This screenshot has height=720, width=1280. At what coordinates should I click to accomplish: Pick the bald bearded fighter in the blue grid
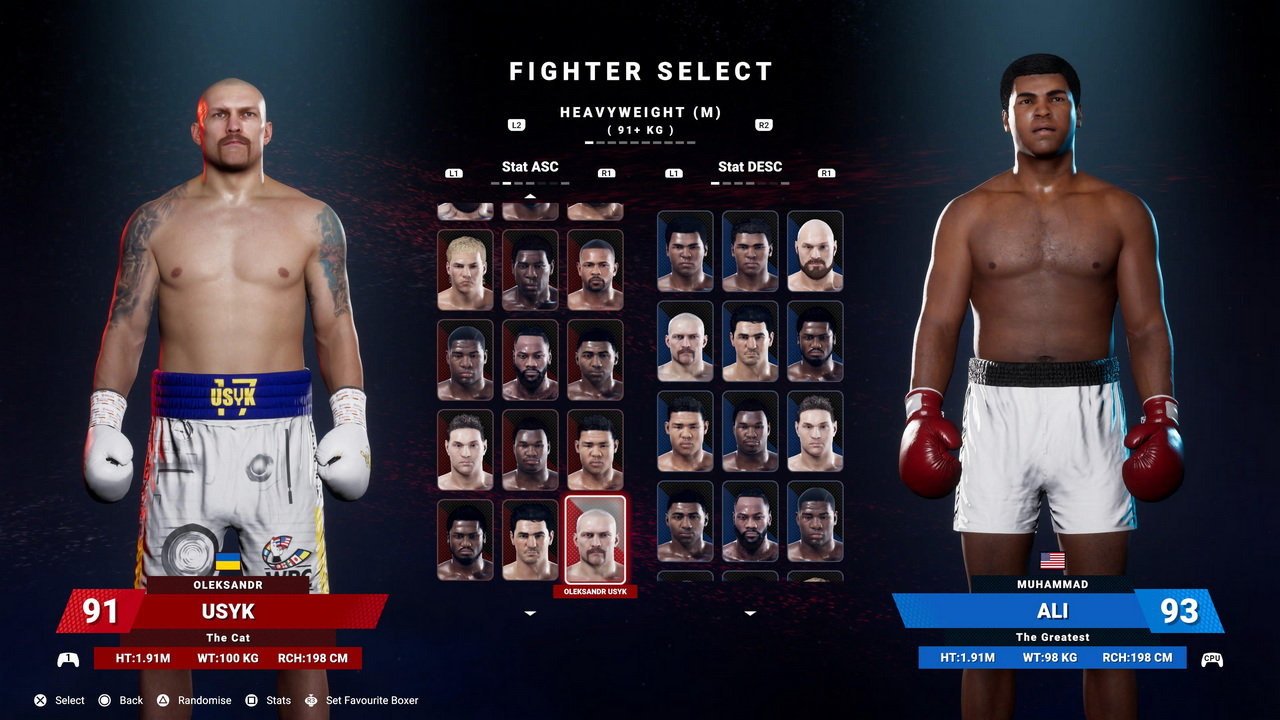815,251
